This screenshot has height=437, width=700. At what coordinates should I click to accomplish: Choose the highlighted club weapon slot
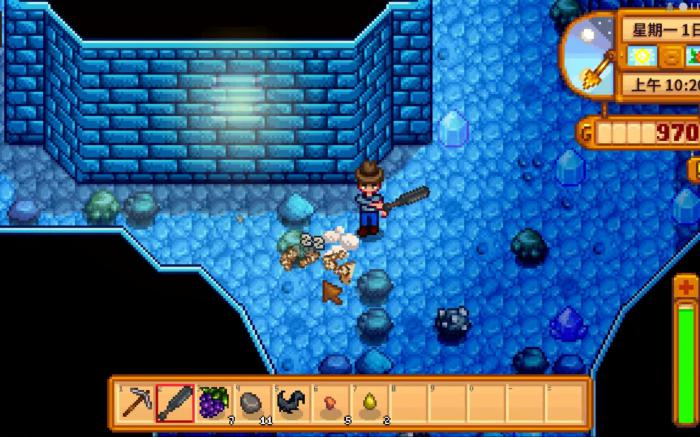click(174, 403)
